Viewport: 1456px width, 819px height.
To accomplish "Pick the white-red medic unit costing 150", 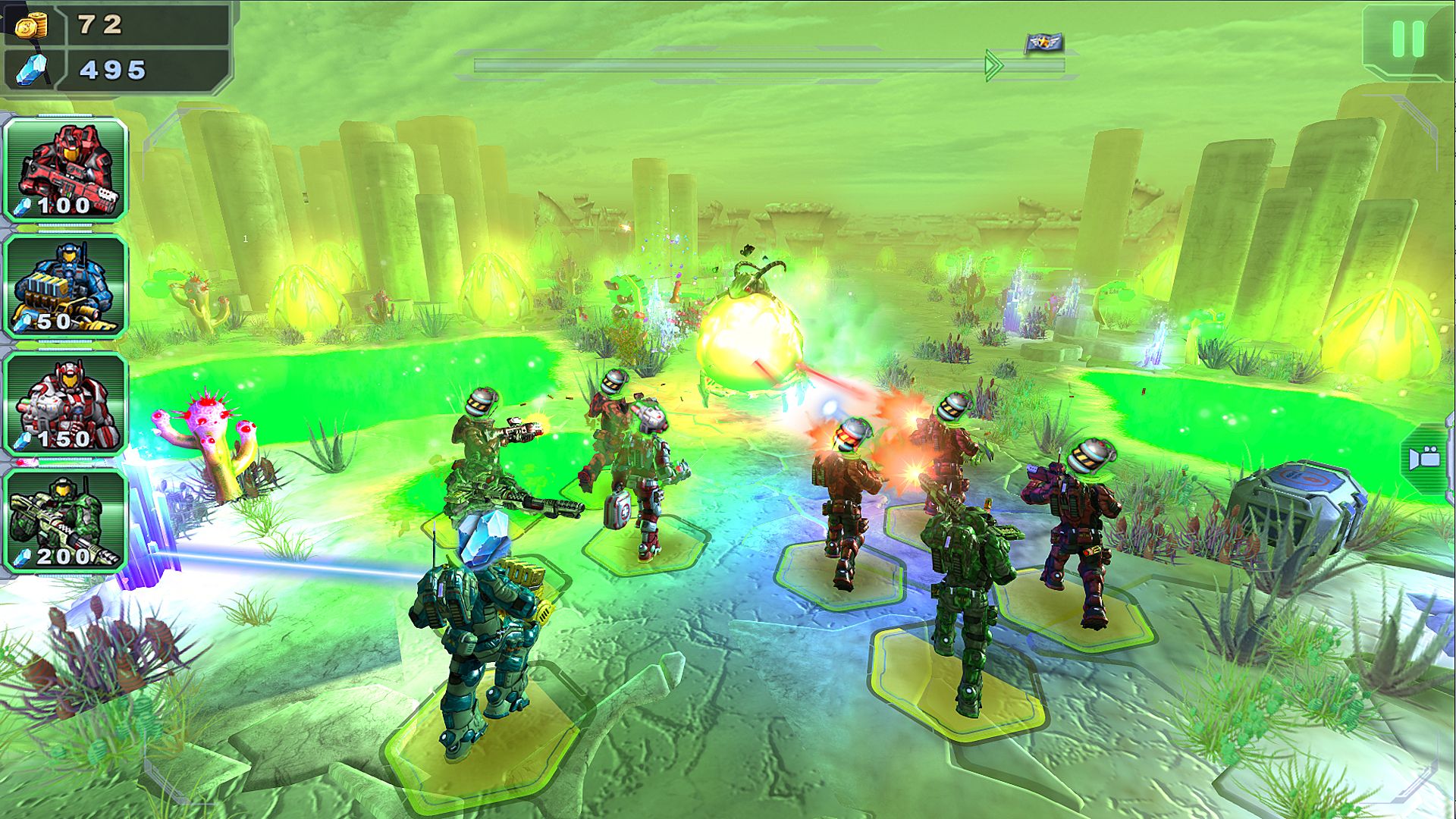I will [66, 403].
